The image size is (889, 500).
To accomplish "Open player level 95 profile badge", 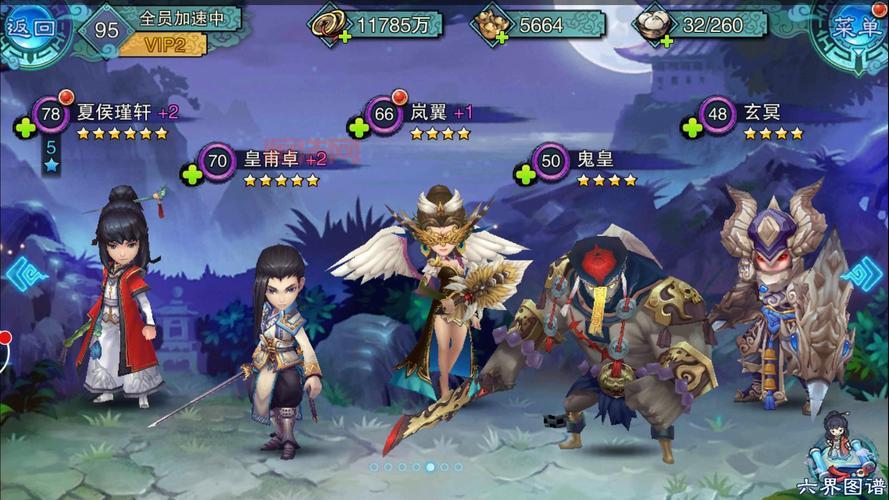I will click(x=106, y=30).
